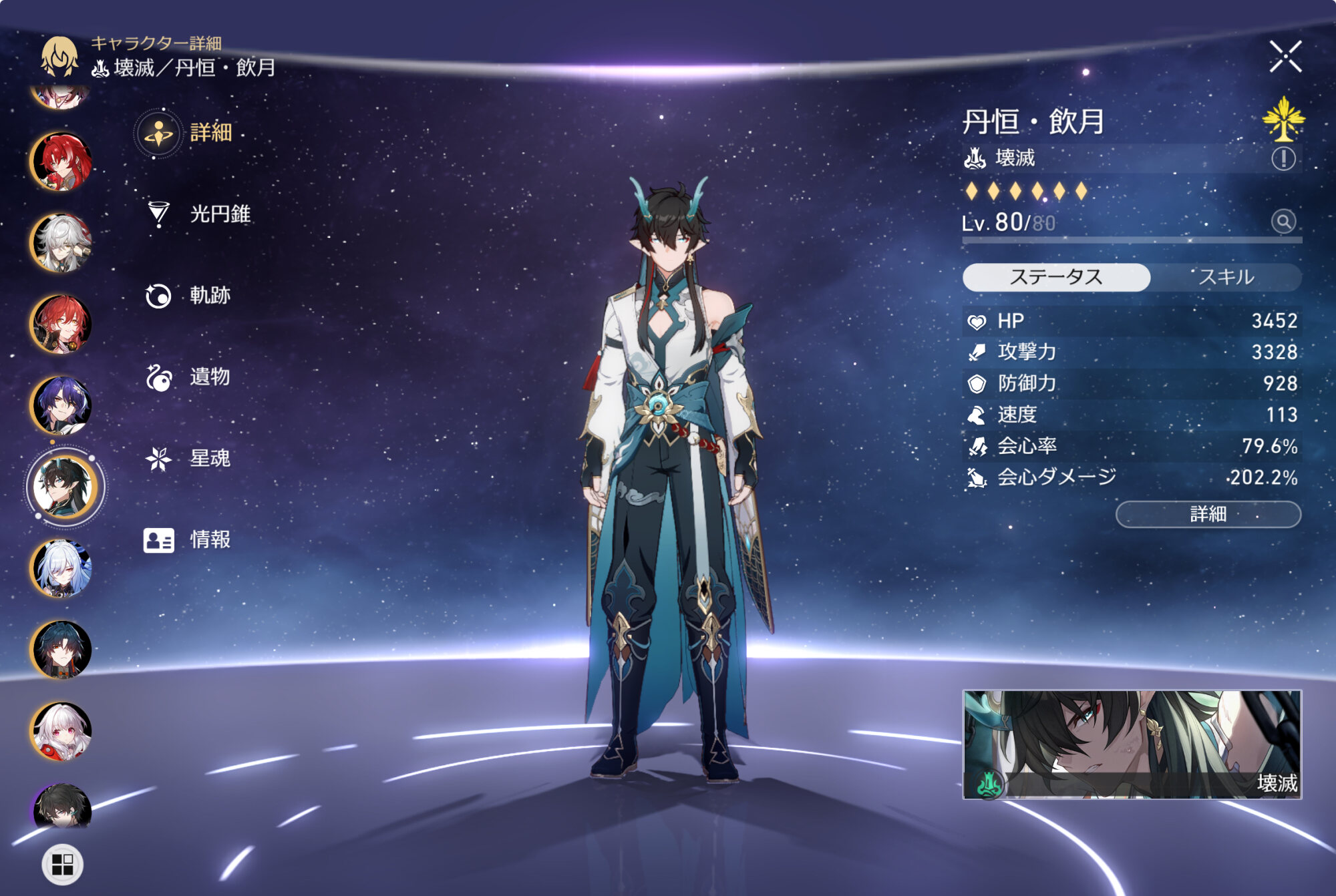Click the magnifier icon beside the level

click(x=1283, y=222)
